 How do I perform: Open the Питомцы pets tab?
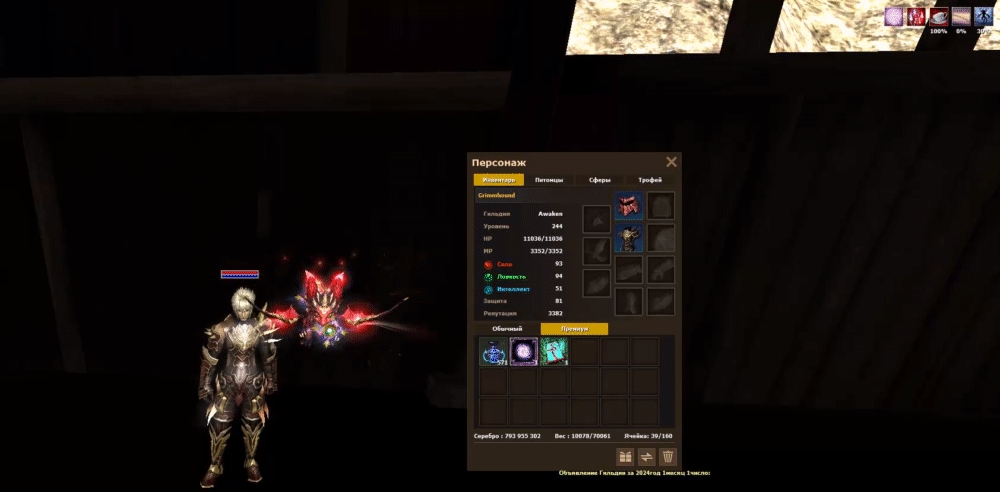click(549, 180)
